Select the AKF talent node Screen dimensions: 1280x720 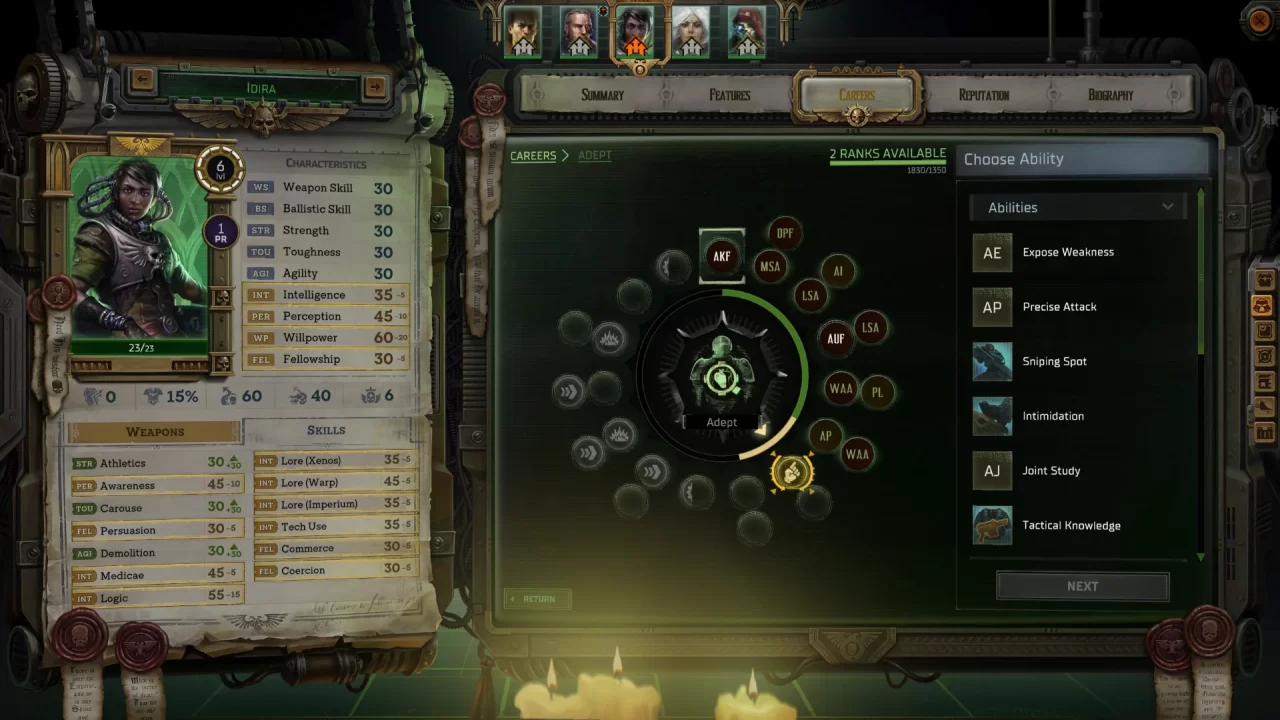[x=722, y=256]
